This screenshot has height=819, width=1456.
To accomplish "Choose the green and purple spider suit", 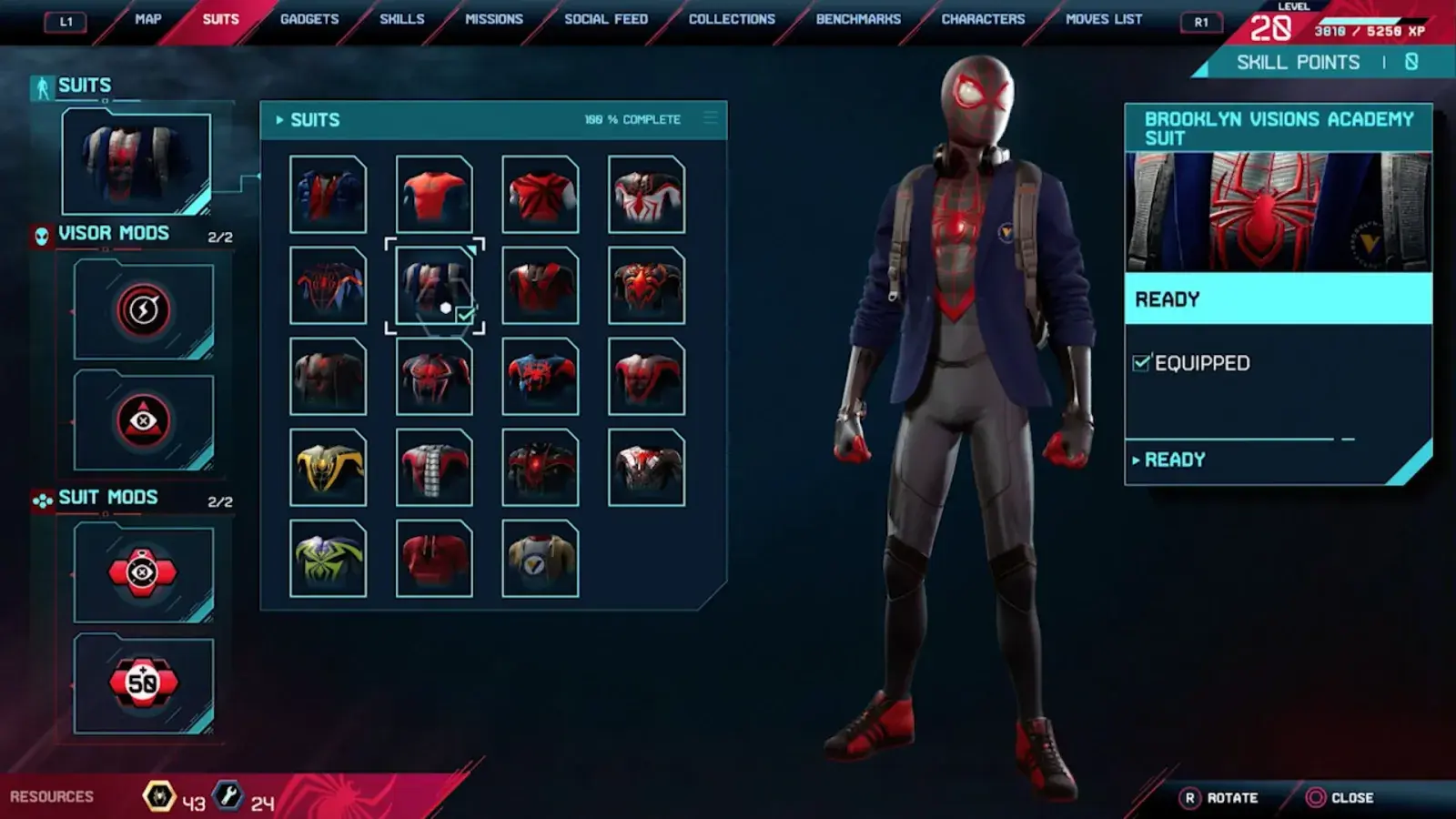I will 329,558.
